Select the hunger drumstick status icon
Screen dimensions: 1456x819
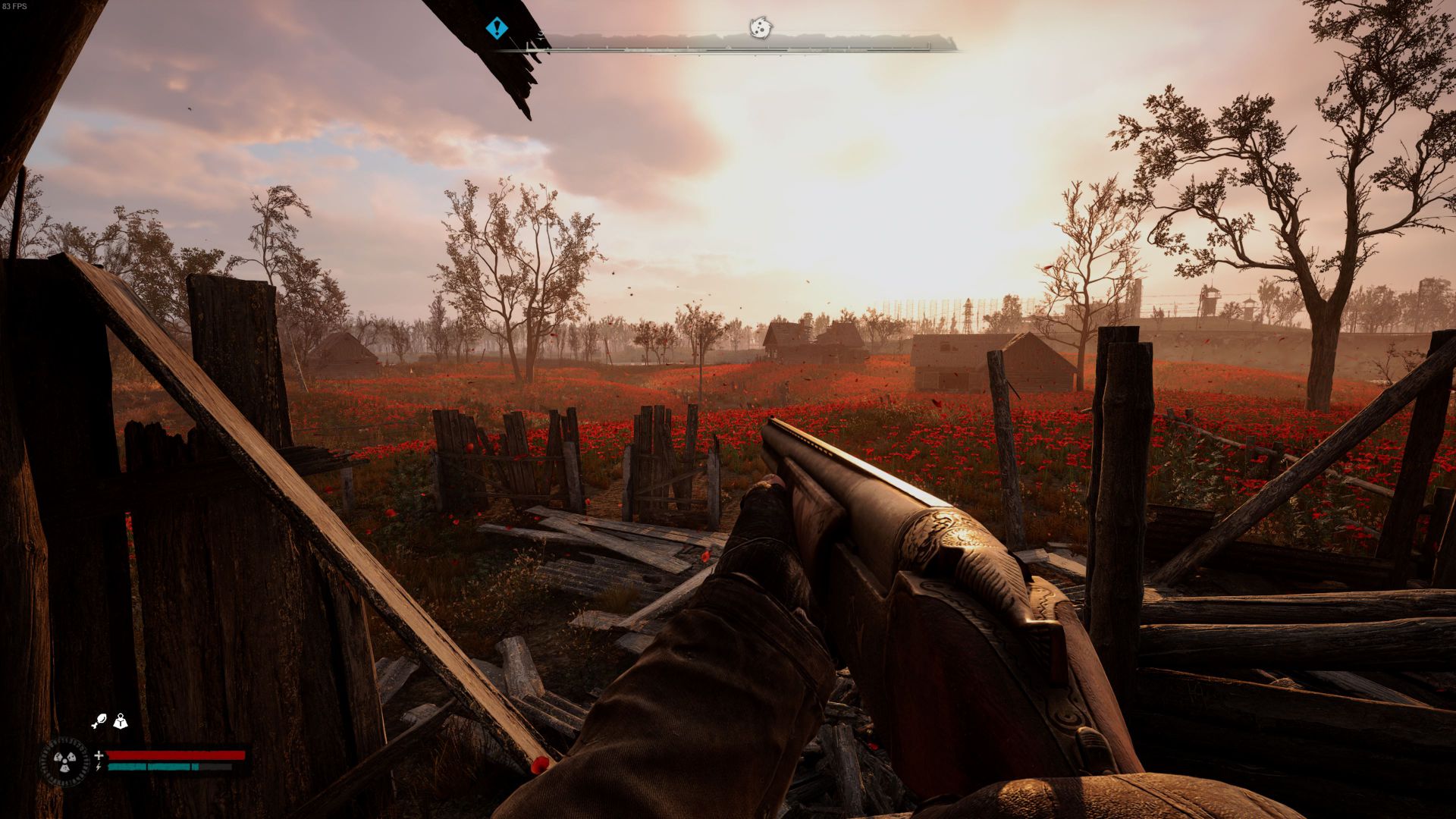(99, 721)
